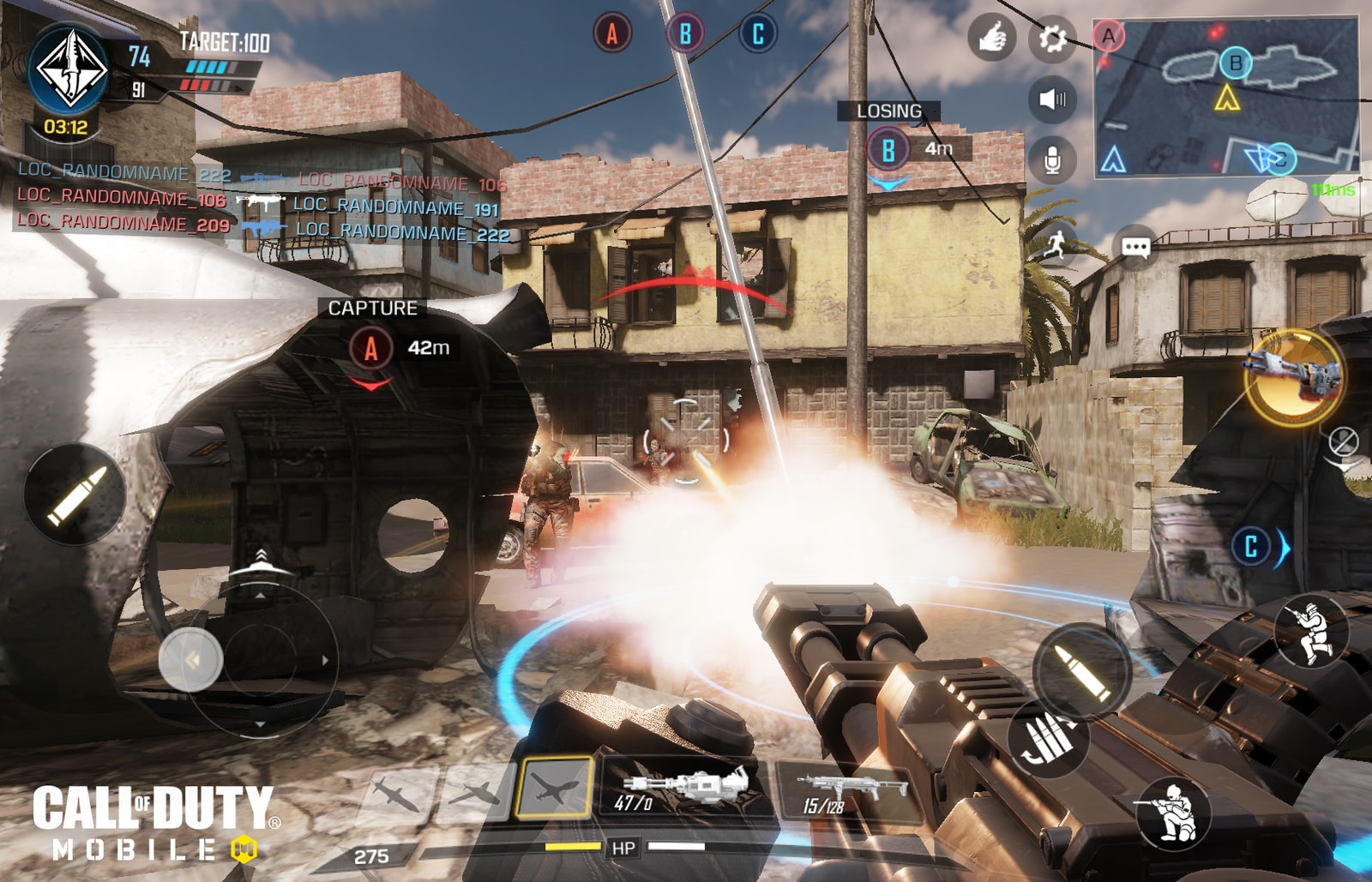Touch the movement joystick knob
The width and height of the screenshot is (1372, 882).
(x=191, y=660)
